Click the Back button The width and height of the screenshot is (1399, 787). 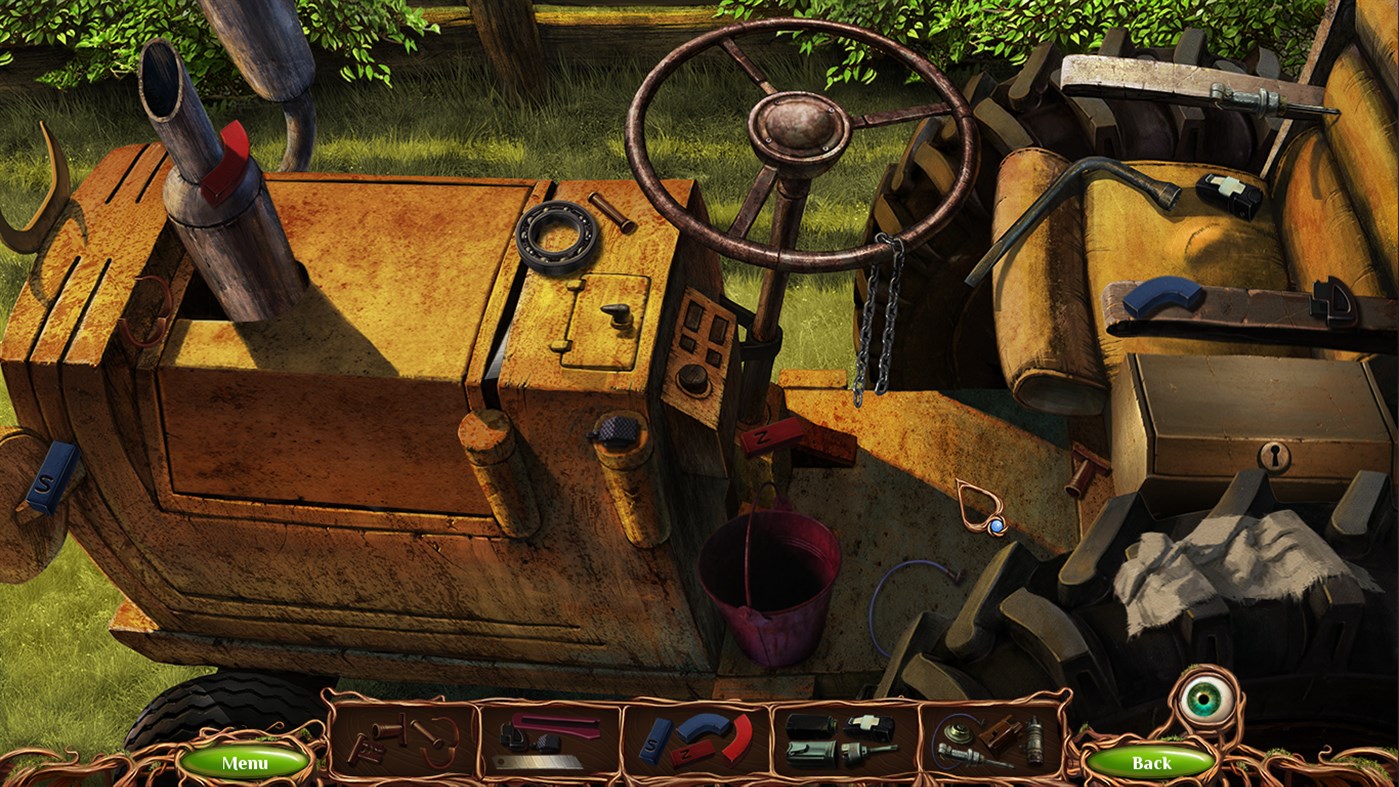[1151, 762]
